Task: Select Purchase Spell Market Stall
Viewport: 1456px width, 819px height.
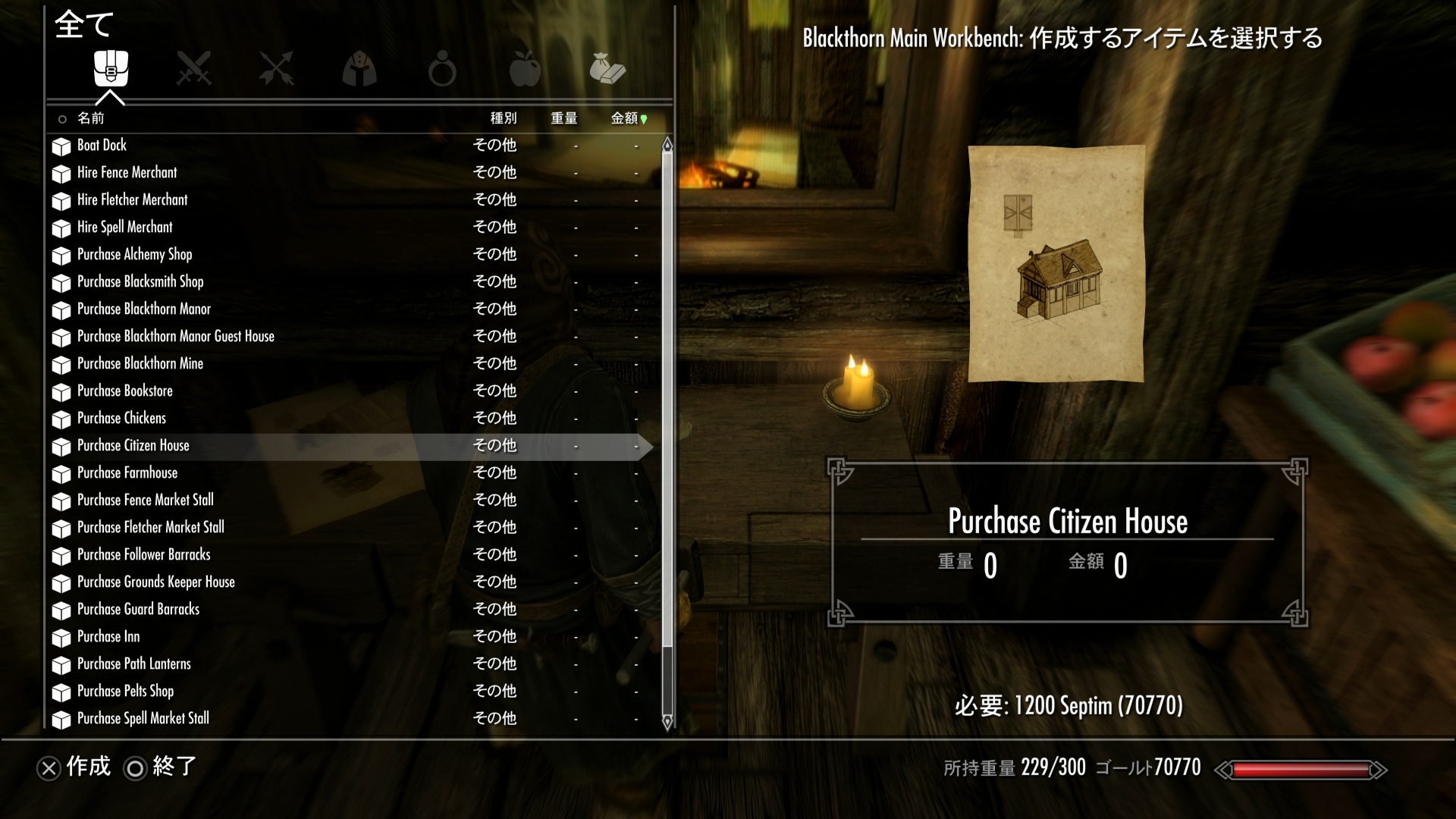Action: [x=143, y=719]
